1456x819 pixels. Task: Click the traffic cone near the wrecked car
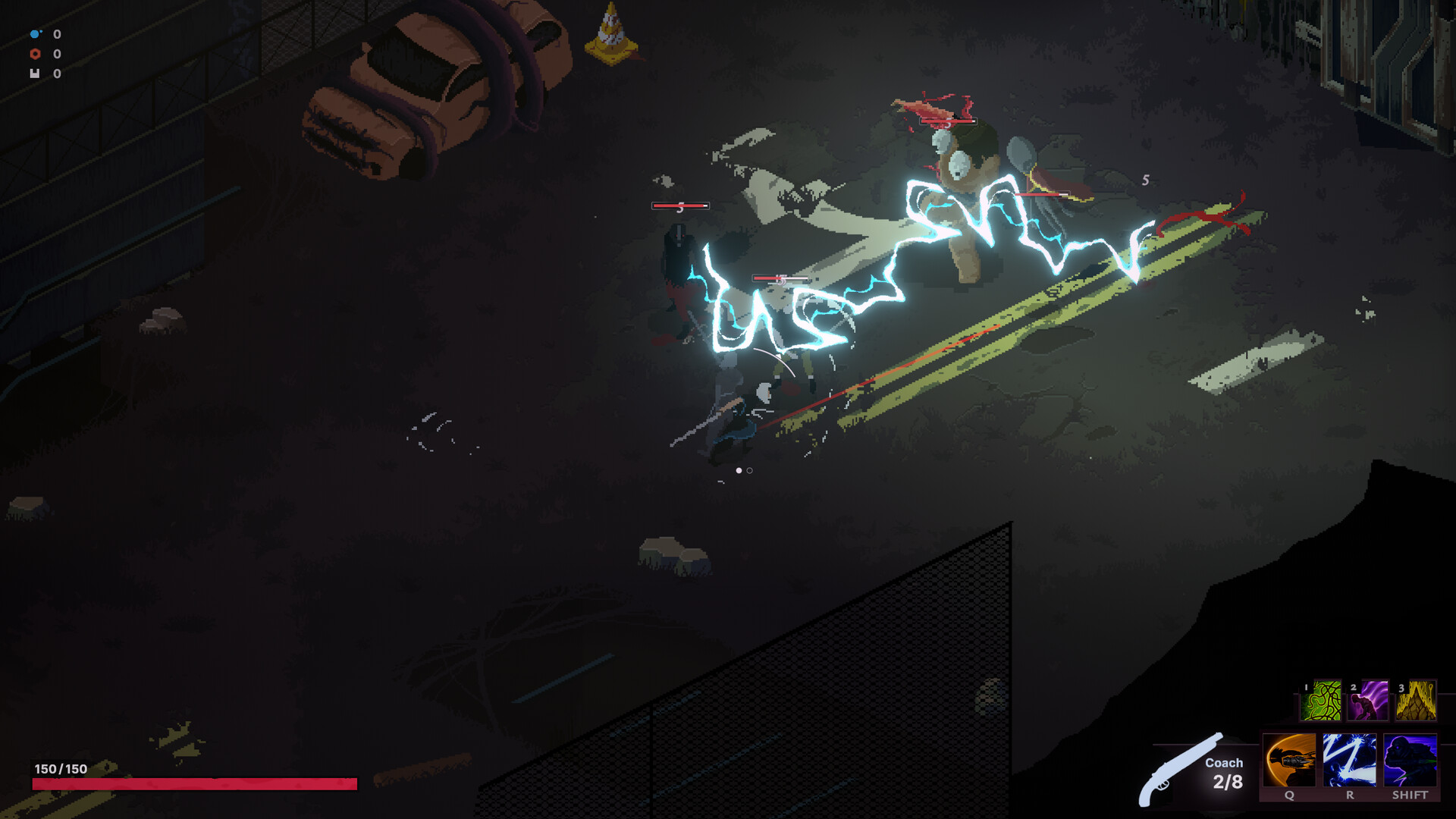(x=611, y=32)
